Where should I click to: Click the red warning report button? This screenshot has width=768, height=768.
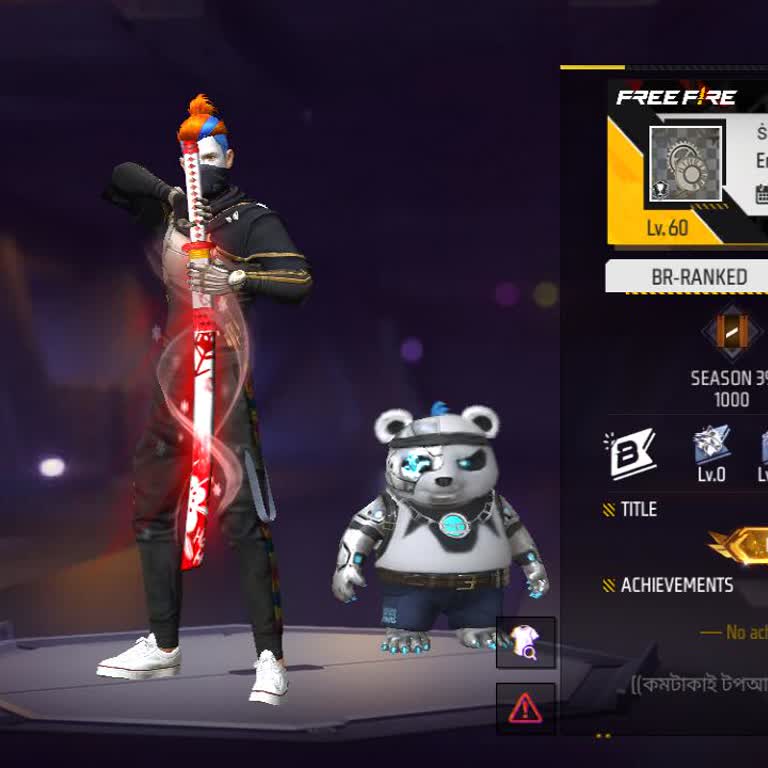coord(525,708)
